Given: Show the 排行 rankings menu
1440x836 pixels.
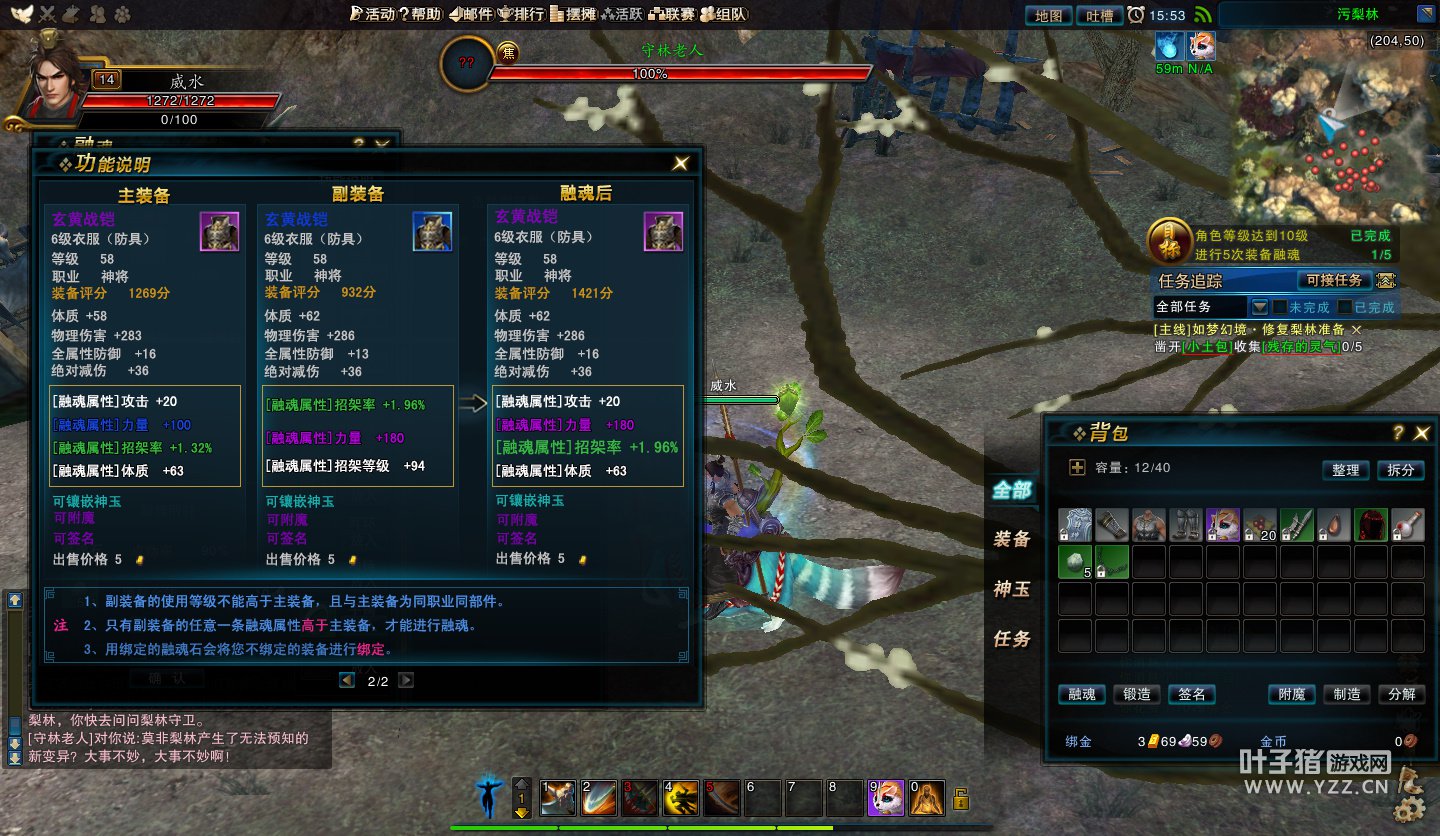Looking at the screenshot, I should (521, 14).
